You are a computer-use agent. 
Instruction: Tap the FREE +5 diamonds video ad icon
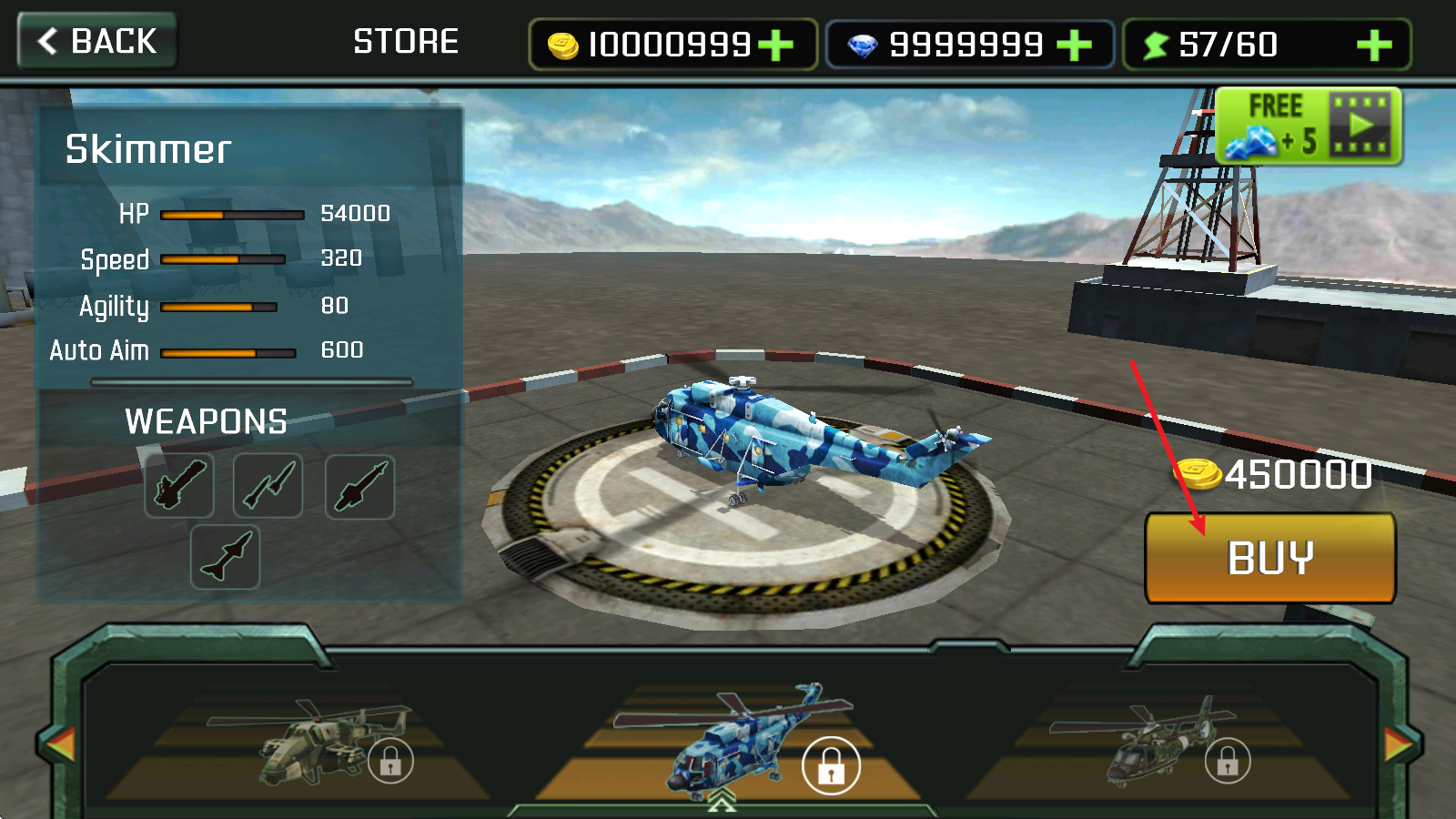click(x=1308, y=126)
